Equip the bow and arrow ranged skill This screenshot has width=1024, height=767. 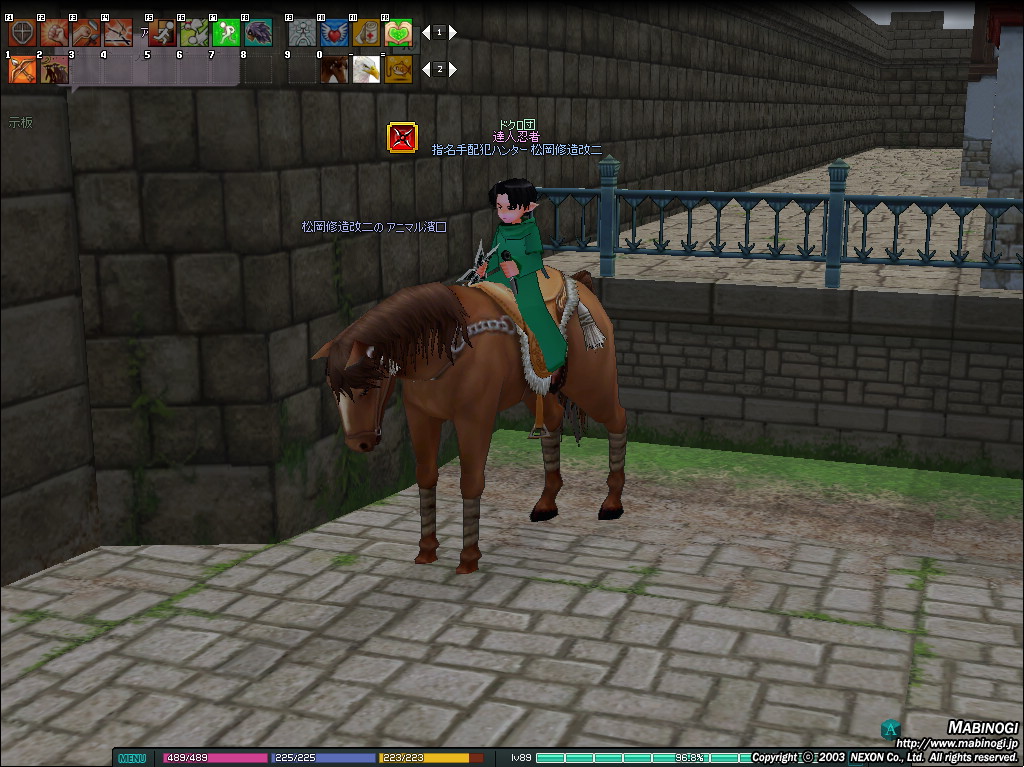(x=21, y=69)
